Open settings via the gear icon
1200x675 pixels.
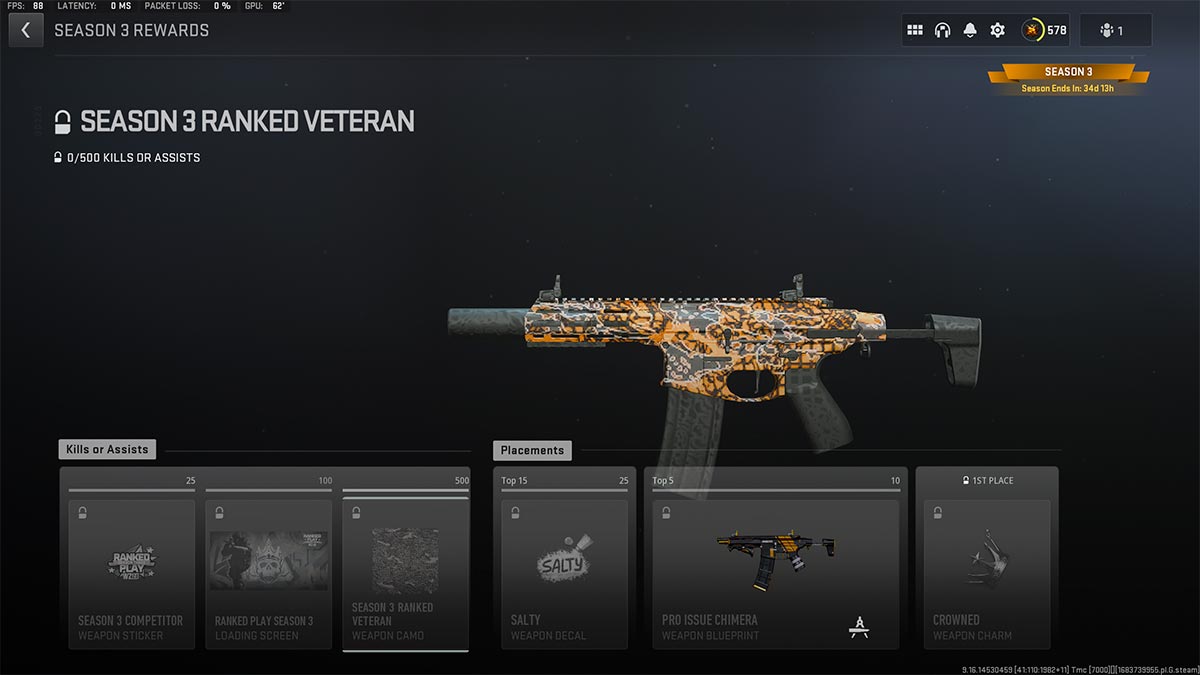(997, 30)
